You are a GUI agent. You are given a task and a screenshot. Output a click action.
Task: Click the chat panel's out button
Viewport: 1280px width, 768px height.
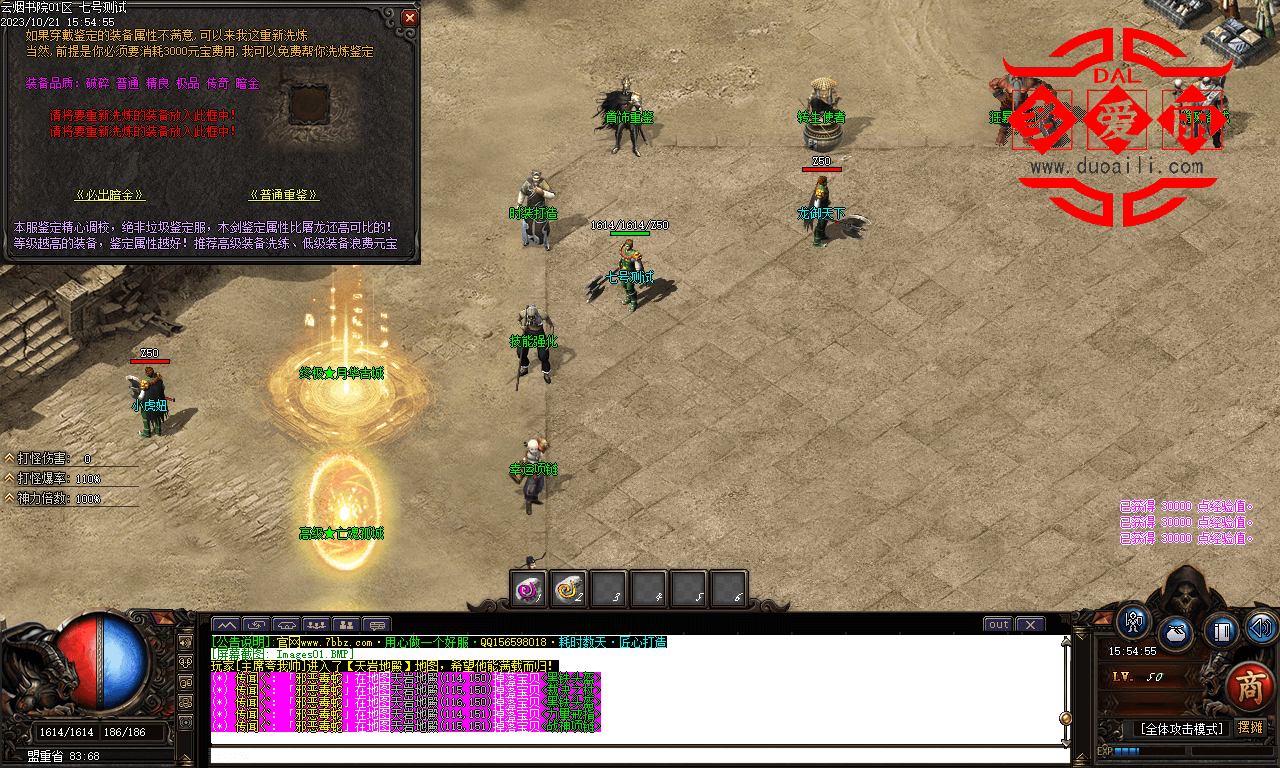pos(998,625)
